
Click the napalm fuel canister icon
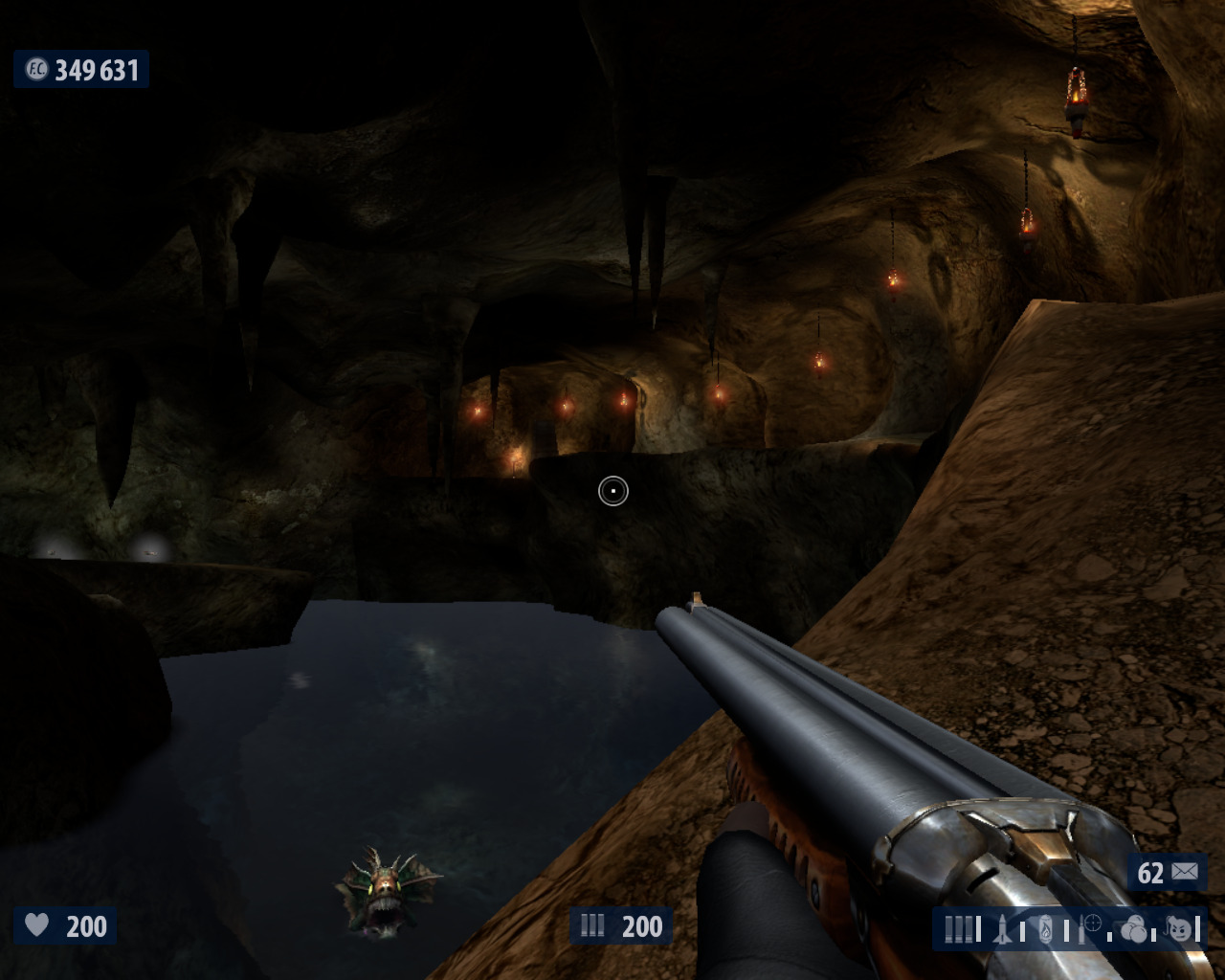pyautogui.click(x=1047, y=929)
